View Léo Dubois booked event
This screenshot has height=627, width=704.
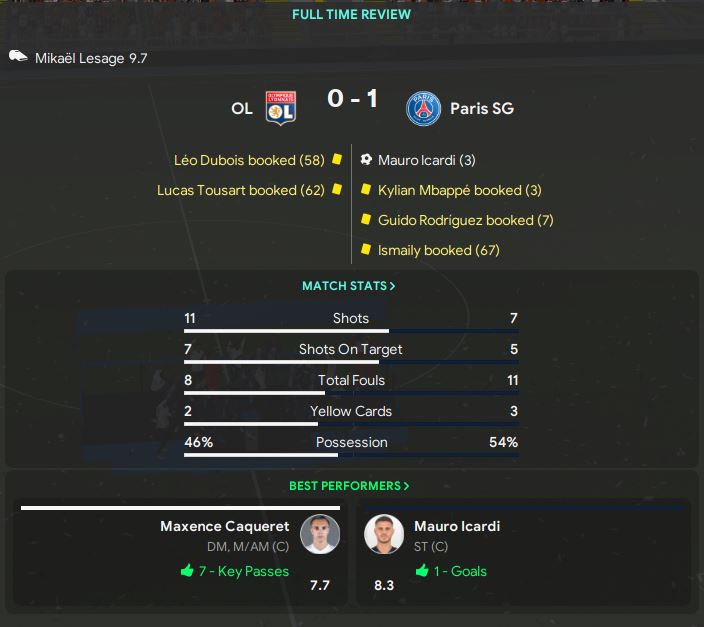point(248,160)
